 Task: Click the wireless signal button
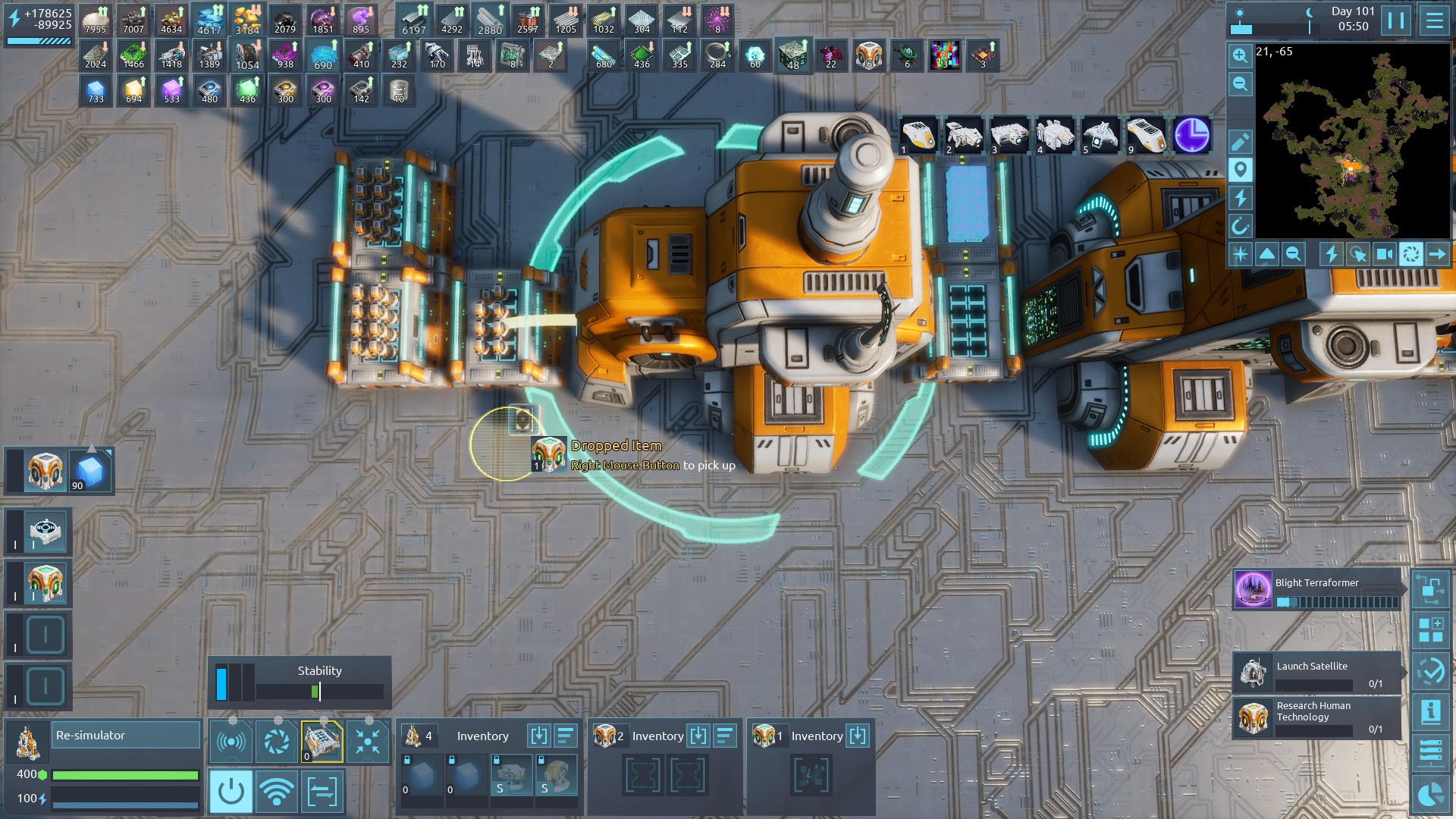tap(276, 792)
